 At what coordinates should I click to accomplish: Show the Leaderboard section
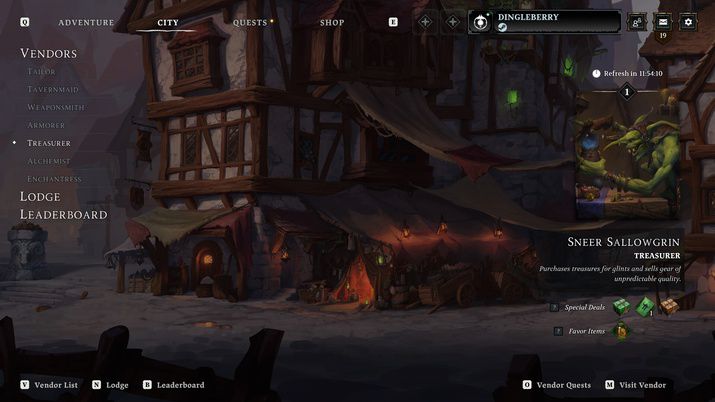tap(63, 214)
